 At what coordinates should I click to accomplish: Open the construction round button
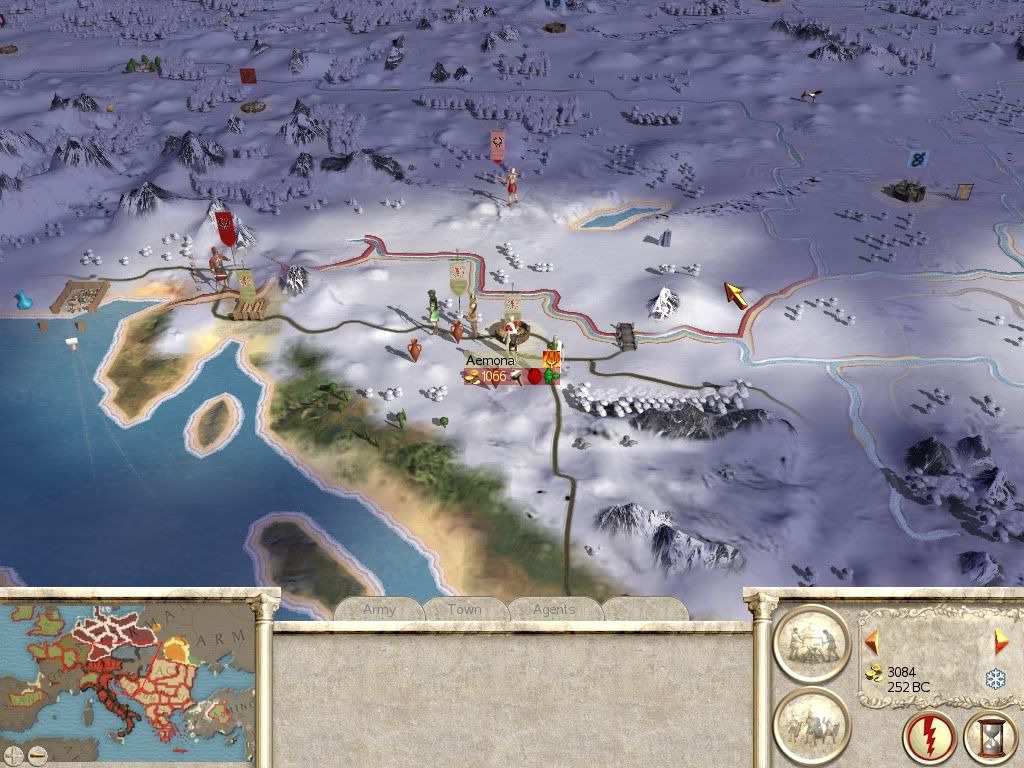point(810,643)
